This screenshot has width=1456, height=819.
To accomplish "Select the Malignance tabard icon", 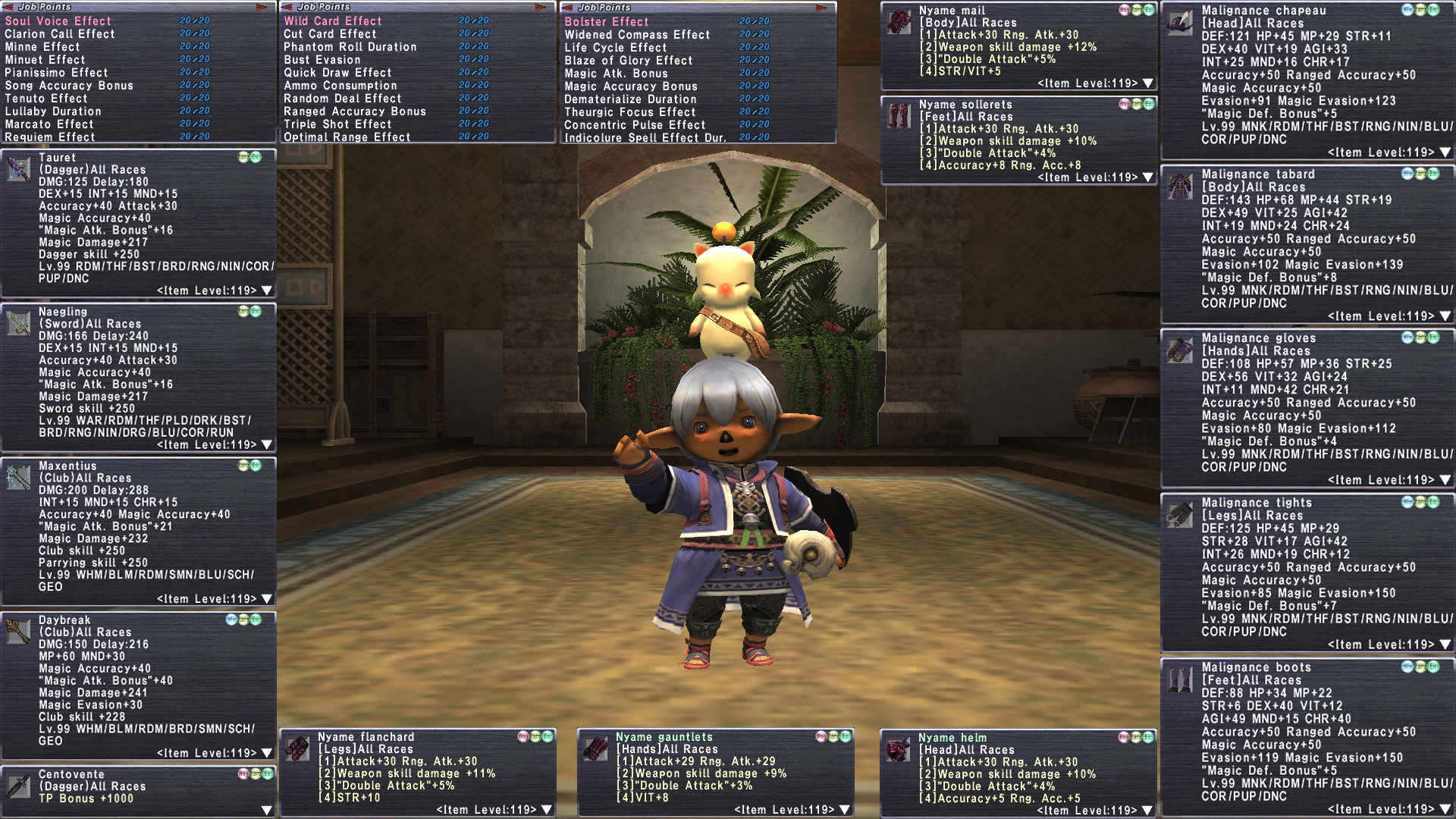I will click(1180, 187).
